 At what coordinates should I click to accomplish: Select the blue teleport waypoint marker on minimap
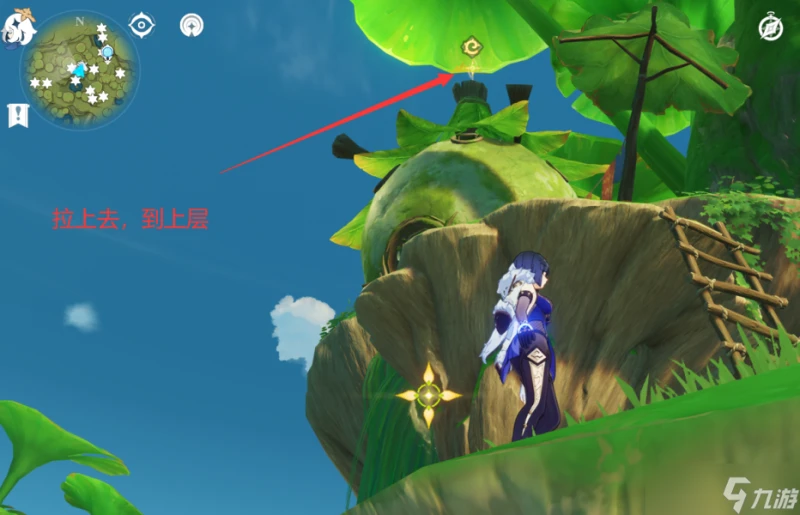click(x=107, y=52)
